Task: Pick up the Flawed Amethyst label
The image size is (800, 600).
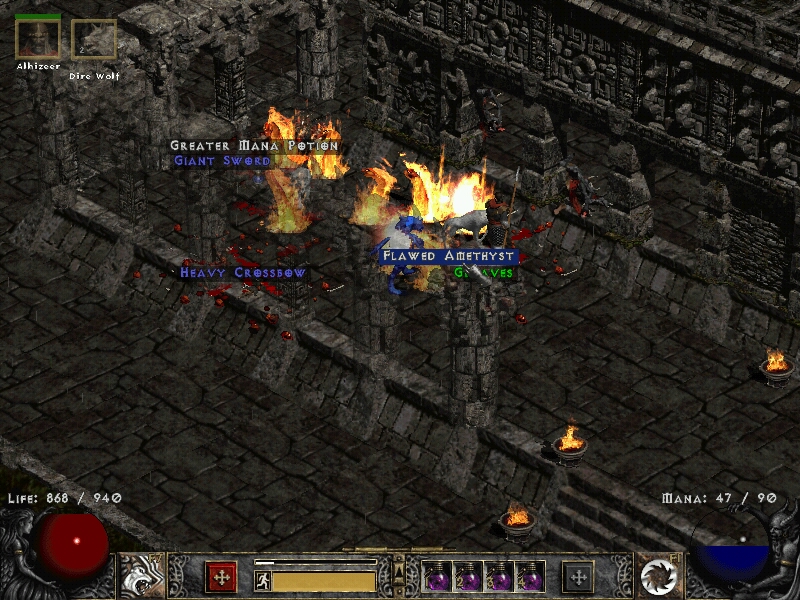Action: click(448, 256)
